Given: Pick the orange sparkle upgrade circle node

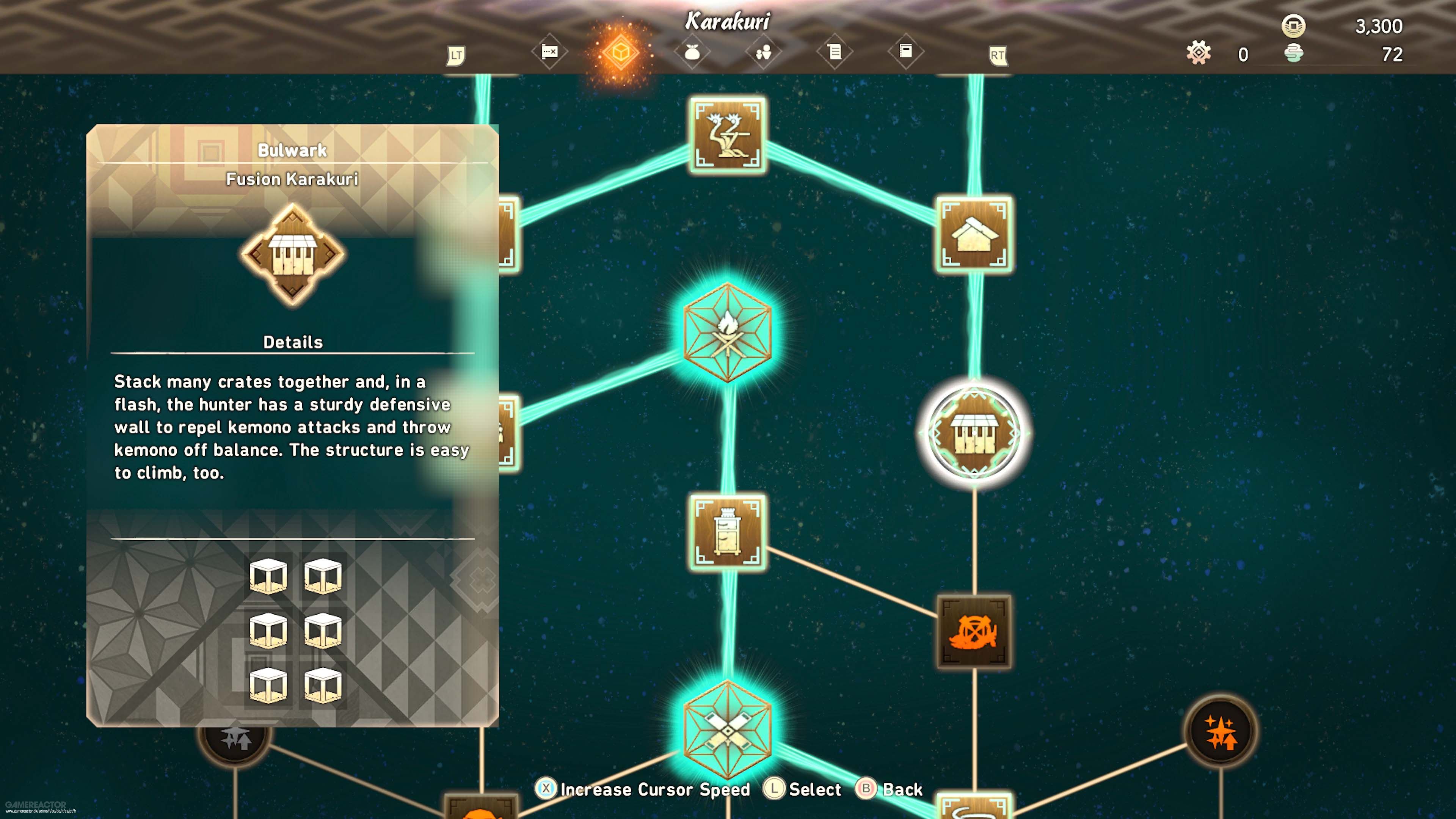Looking at the screenshot, I should point(1220,731).
